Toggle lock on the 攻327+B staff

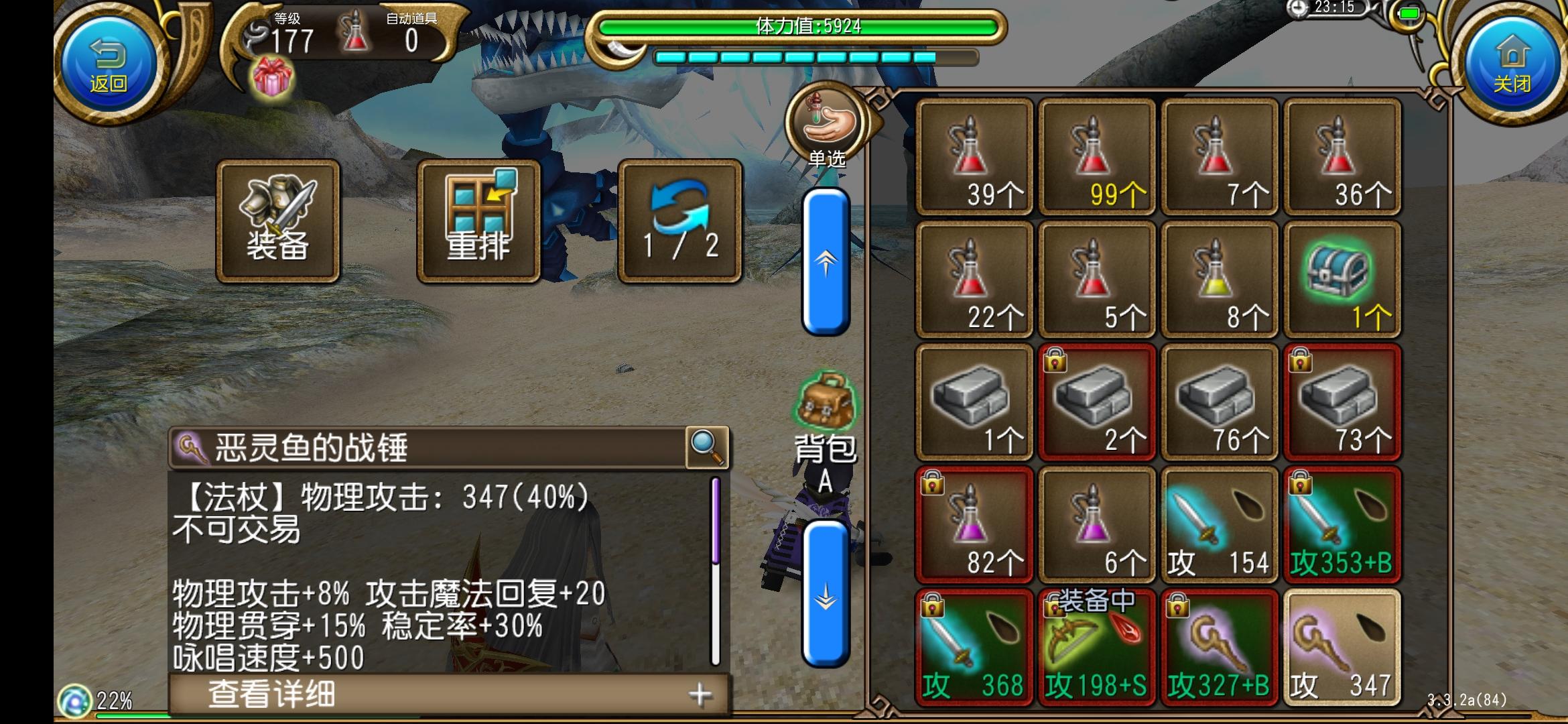(x=1177, y=605)
